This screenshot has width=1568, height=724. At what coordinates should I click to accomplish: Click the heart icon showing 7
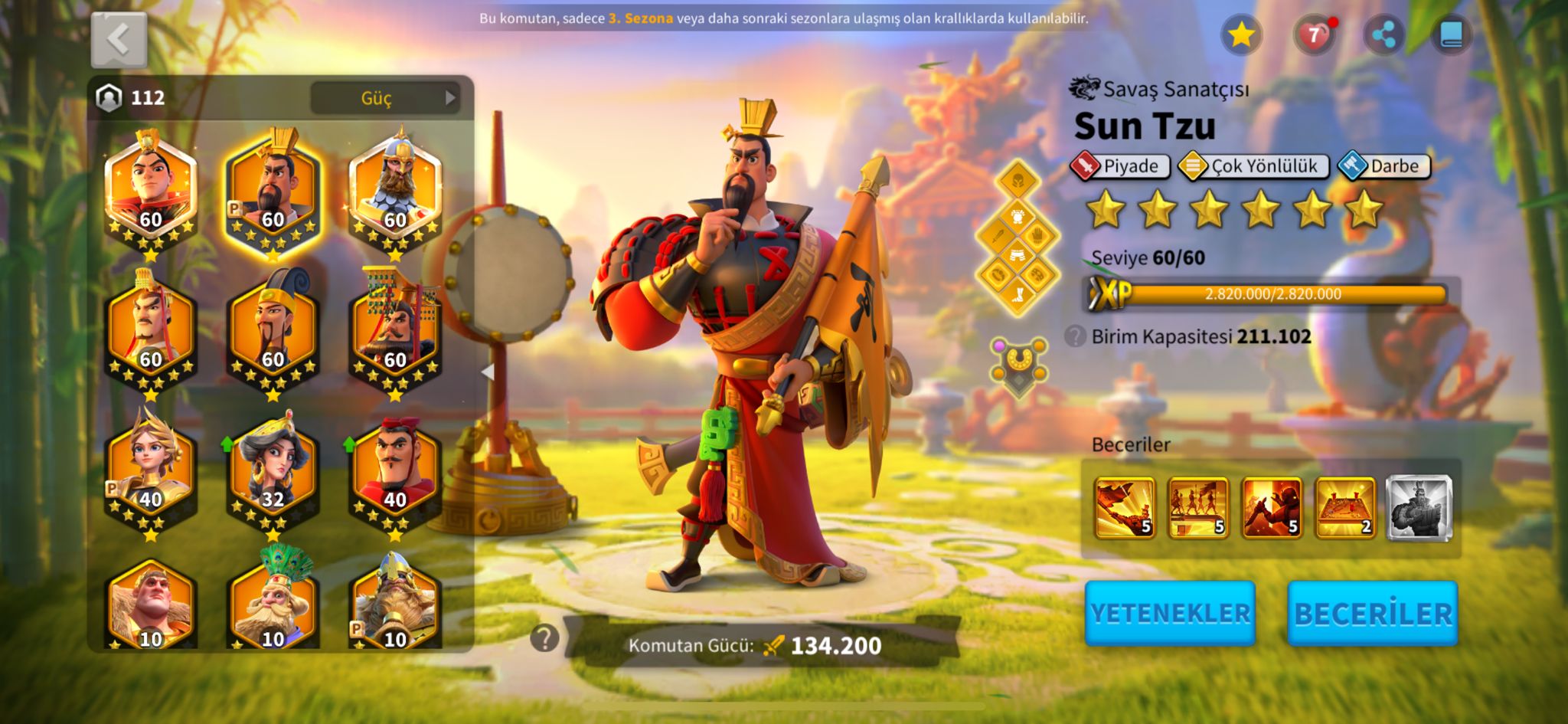point(1314,34)
